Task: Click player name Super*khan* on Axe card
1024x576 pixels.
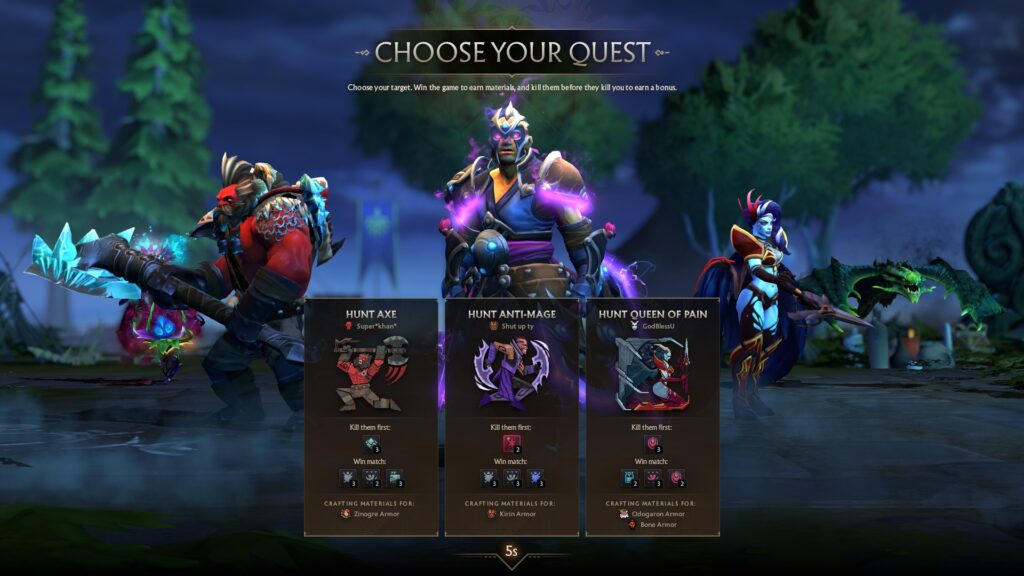Action: coord(376,325)
